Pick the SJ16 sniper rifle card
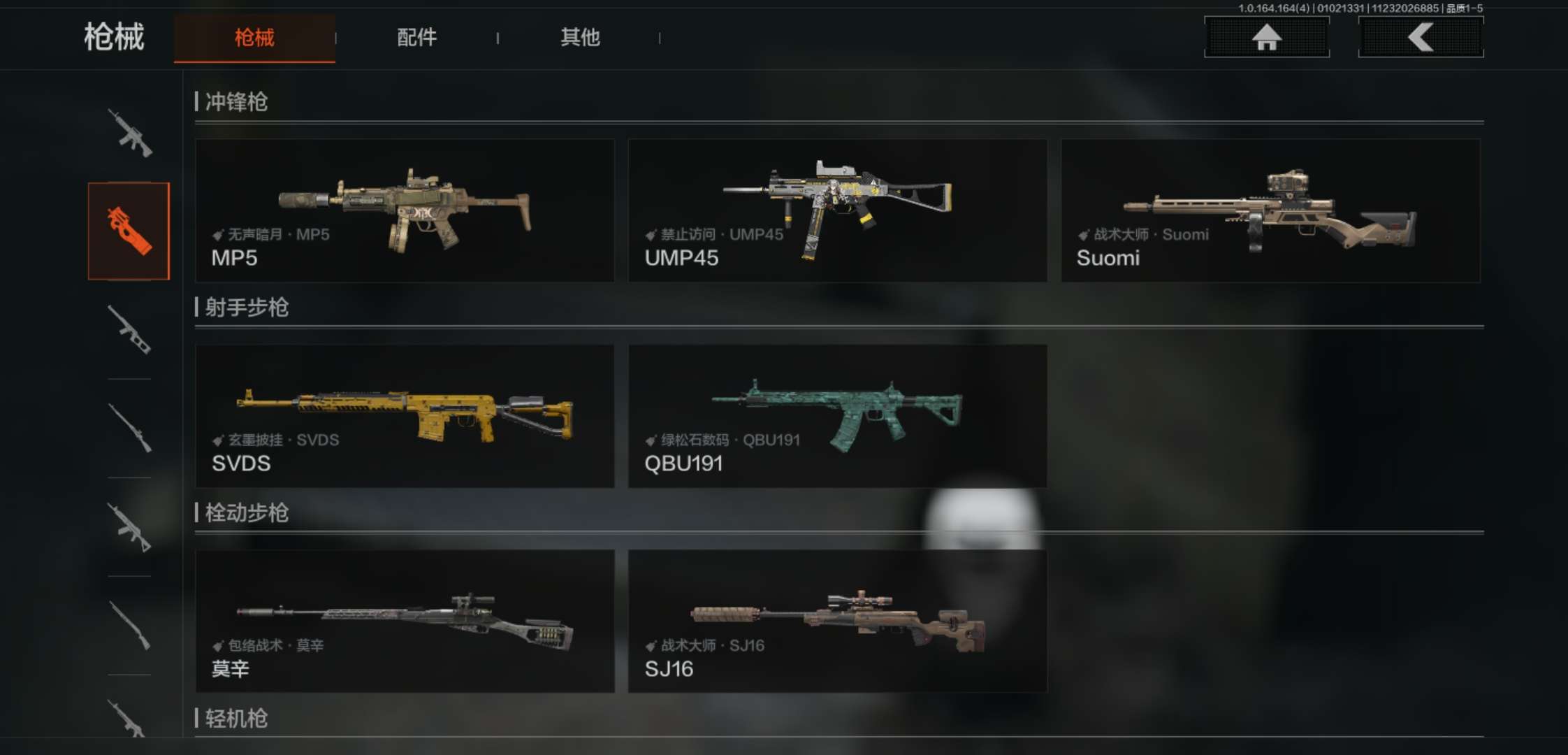 coord(837,621)
